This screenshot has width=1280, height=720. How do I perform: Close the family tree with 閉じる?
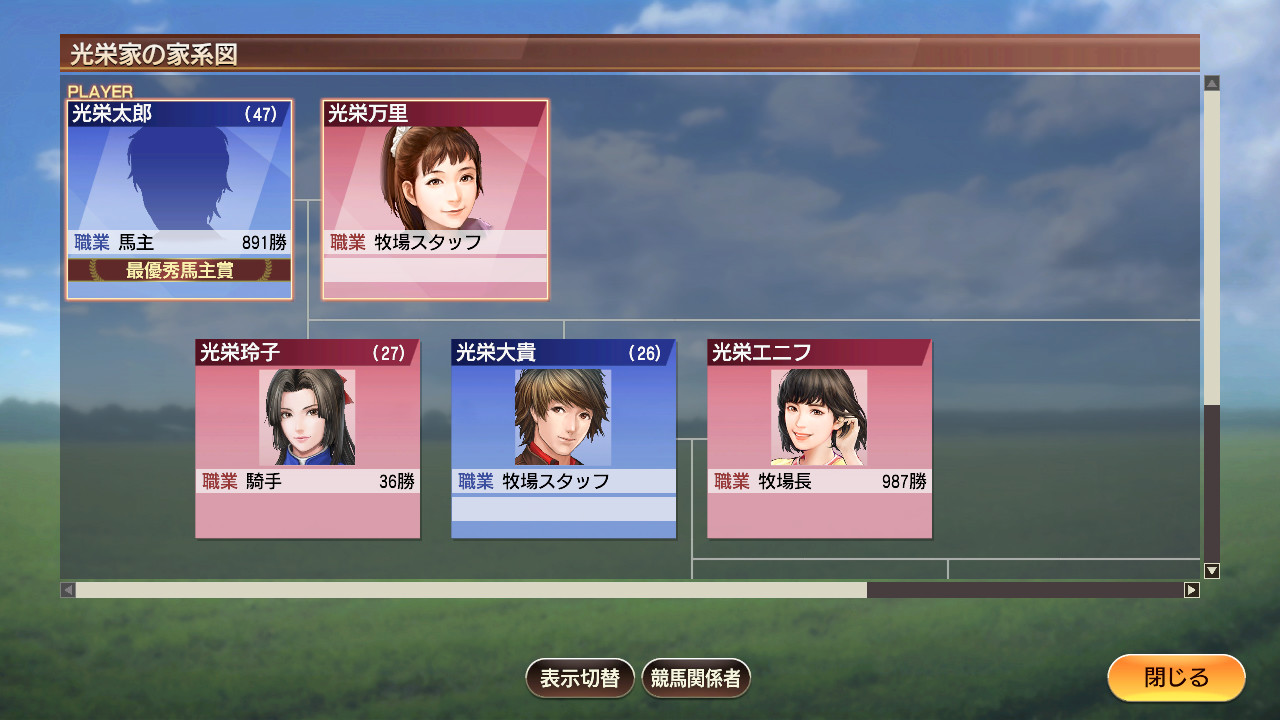tap(1176, 678)
